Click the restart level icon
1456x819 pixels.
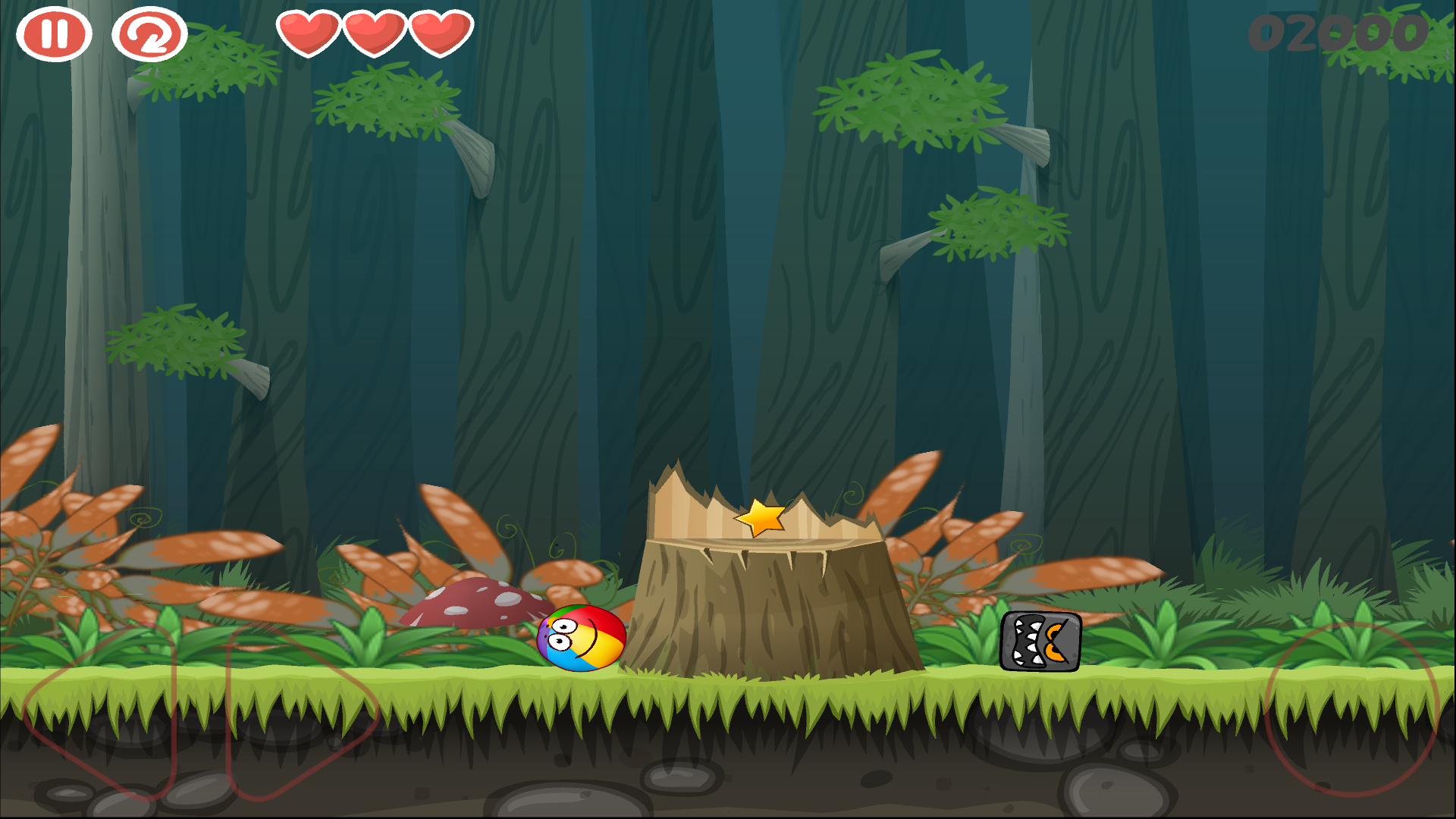[149, 34]
